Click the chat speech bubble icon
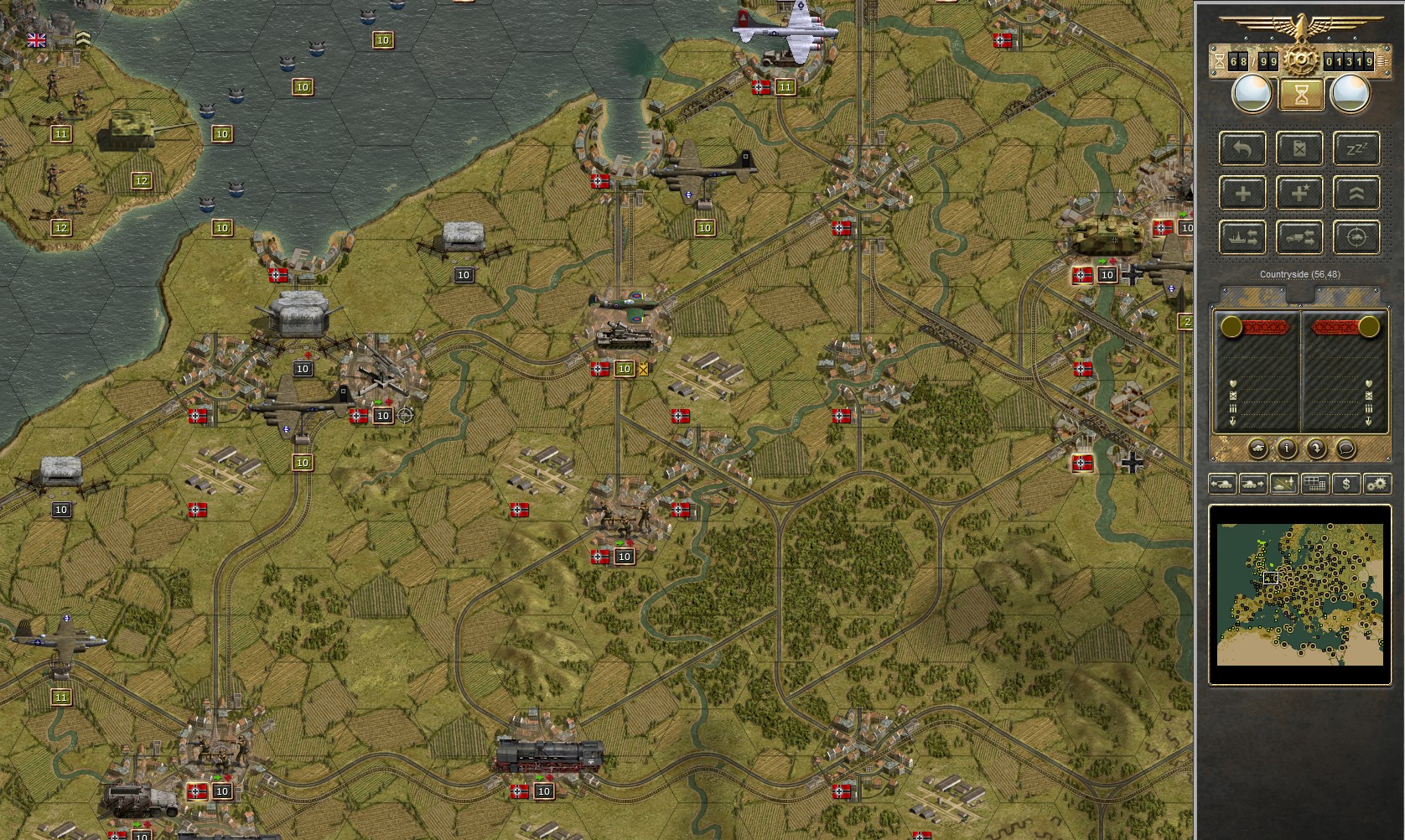Viewport: 1405px width, 840px height. [x=1346, y=449]
